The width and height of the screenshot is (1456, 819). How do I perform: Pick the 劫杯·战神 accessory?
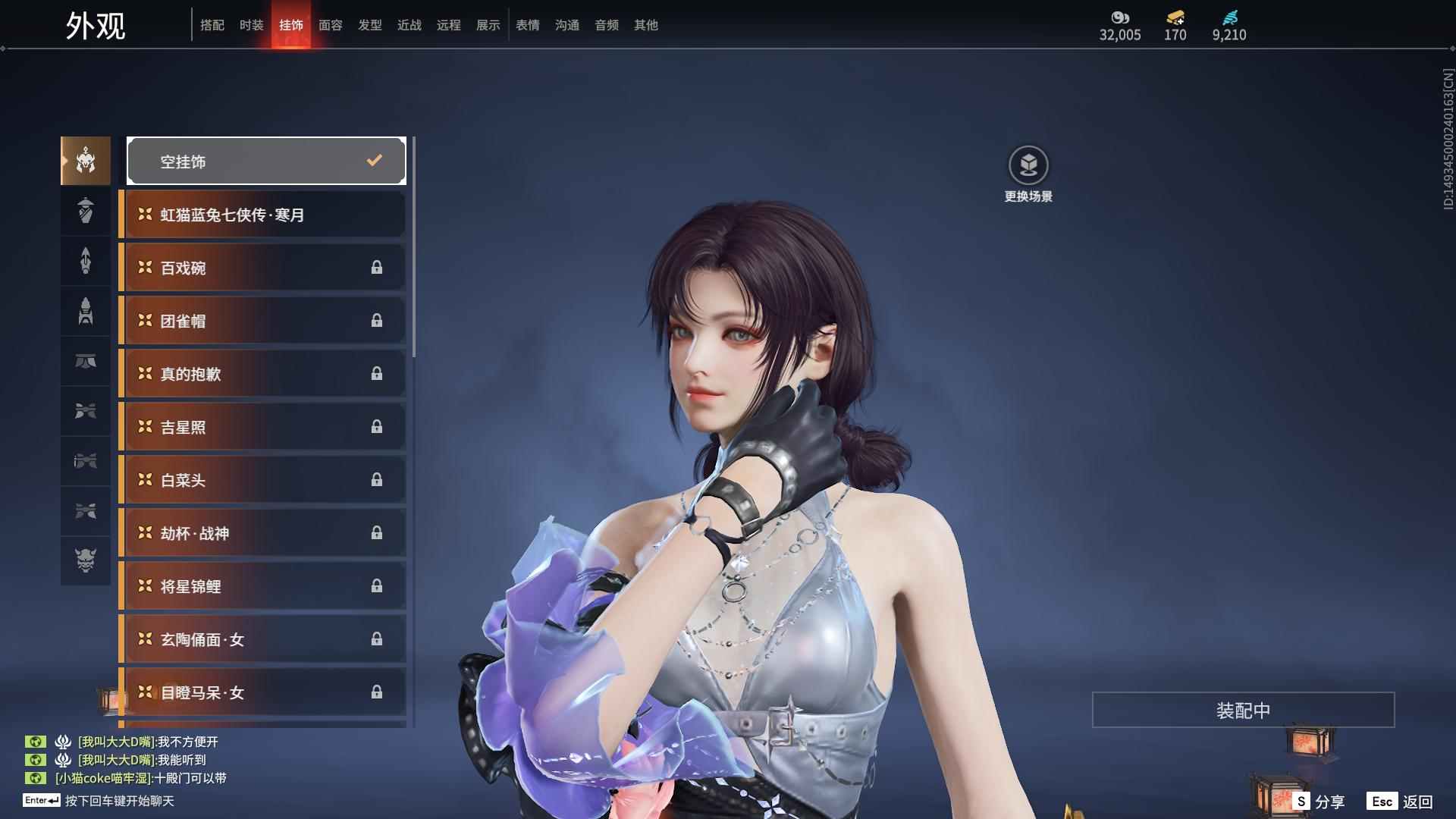coord(262,533)
